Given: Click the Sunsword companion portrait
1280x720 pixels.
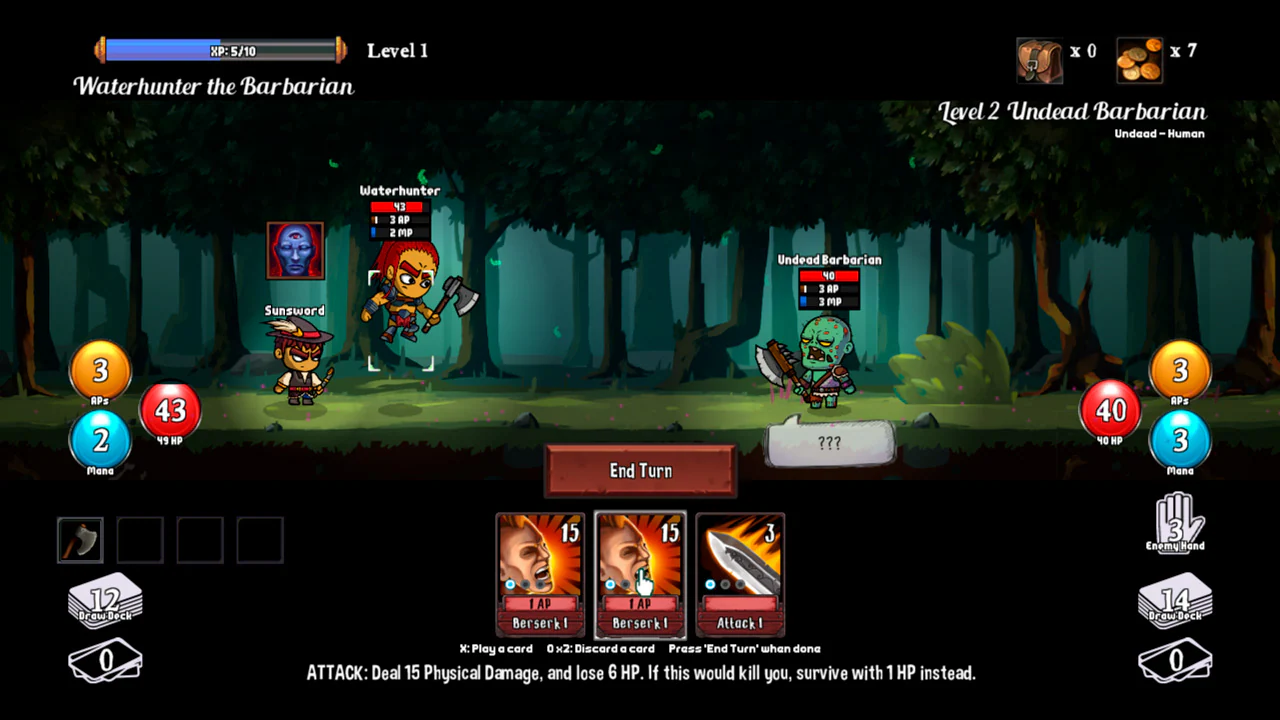Looking at the screenshot, I should [295, 251].
